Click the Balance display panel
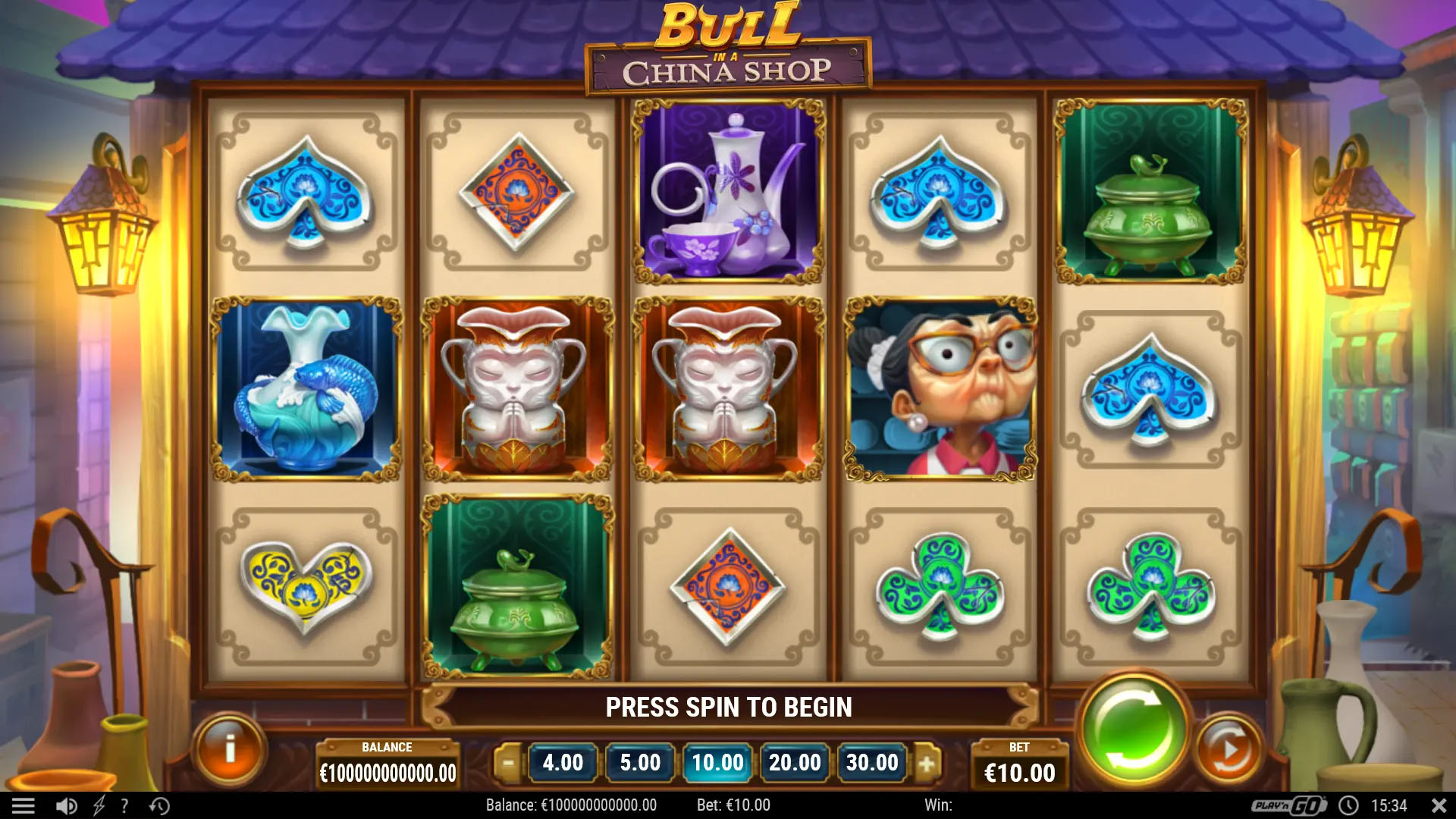 pyautogui.click(x=388, y=762)
